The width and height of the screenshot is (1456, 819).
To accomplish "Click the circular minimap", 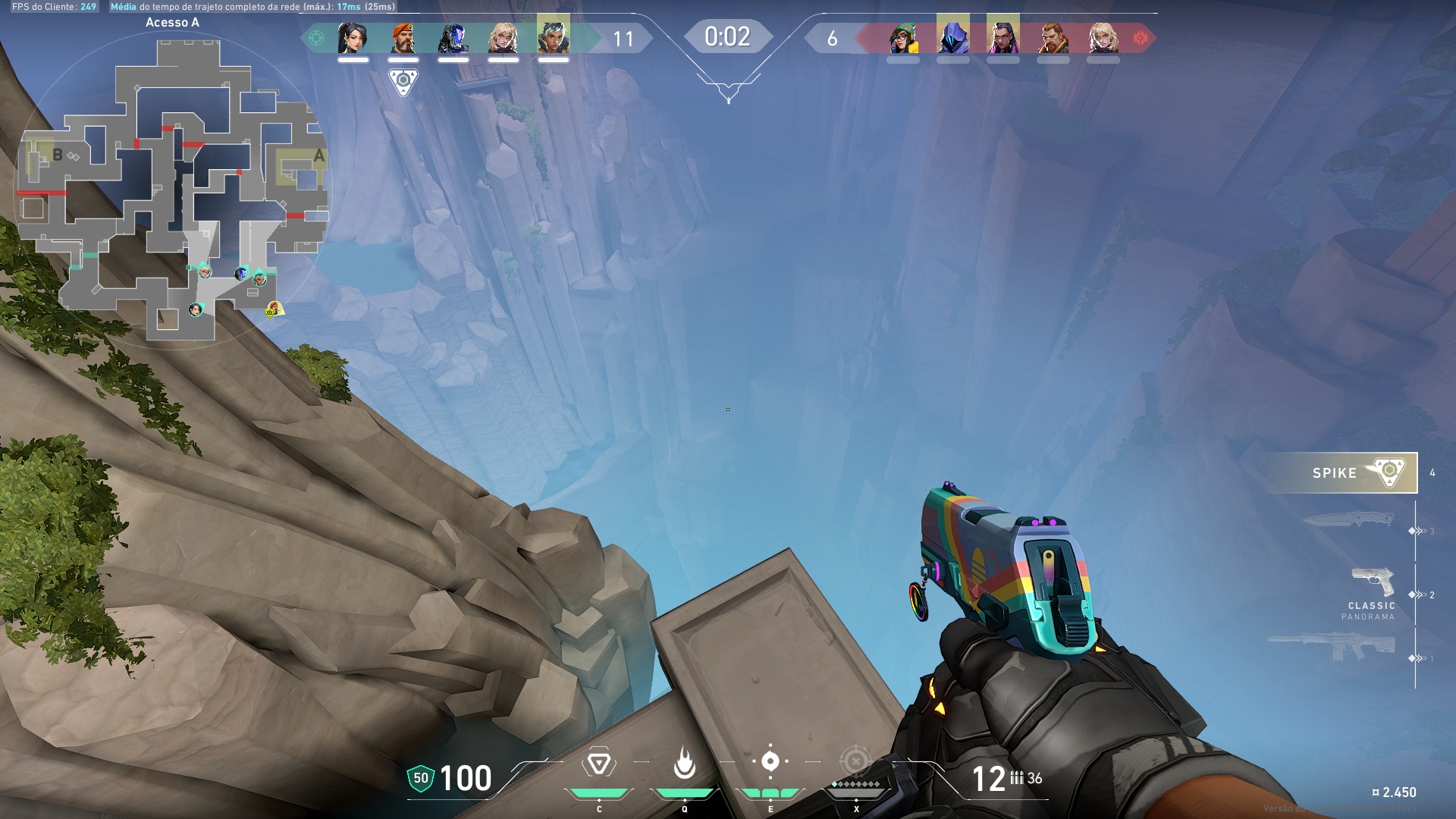I will [x=173, y=190].
